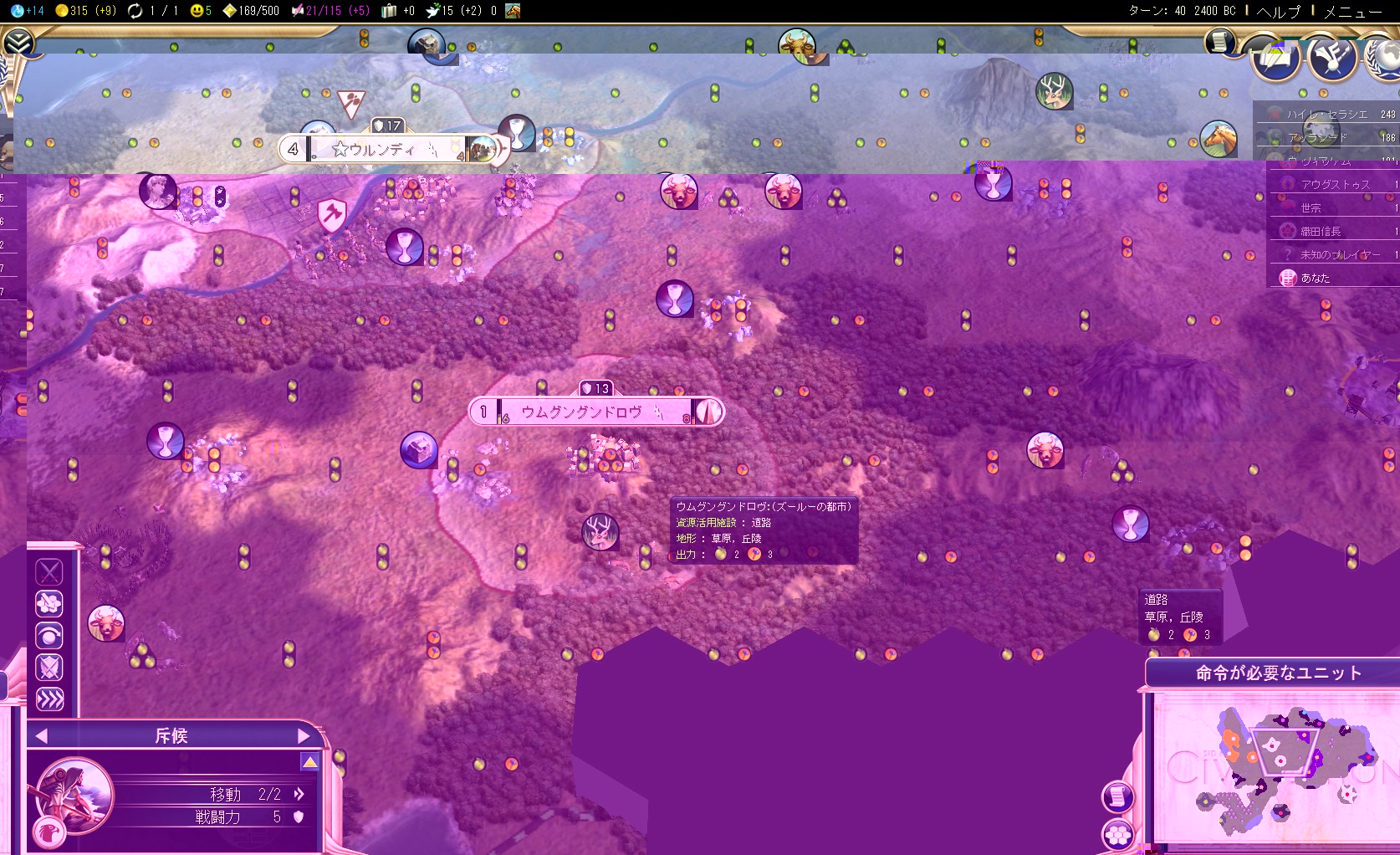This screenshot has height=855, width=1400.
Task: Click the scout unit portrait
Action: click(74, 795)
